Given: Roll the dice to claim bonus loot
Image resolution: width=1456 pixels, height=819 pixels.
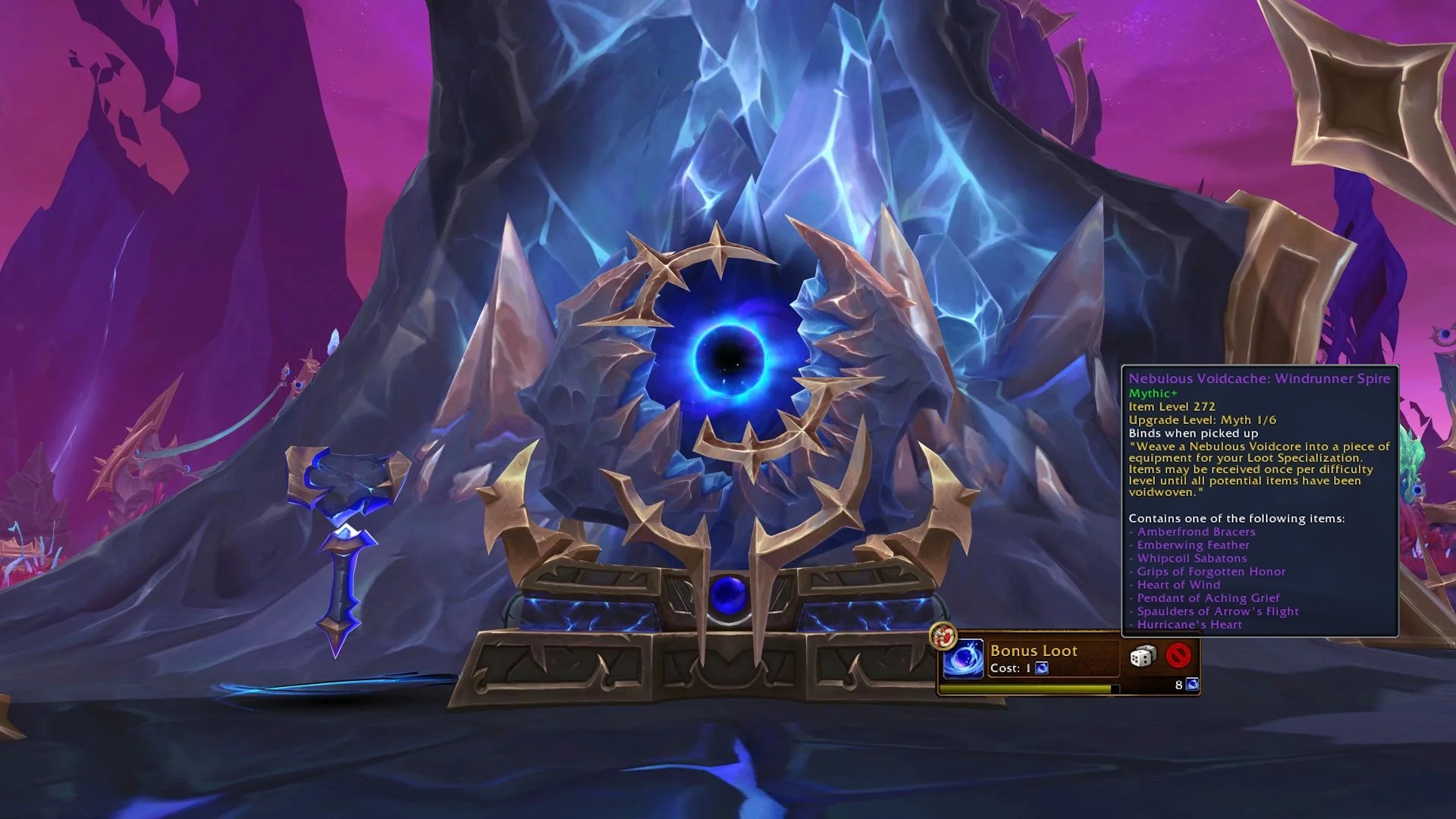Looking at the screenshot, I should coord(1142,655).
